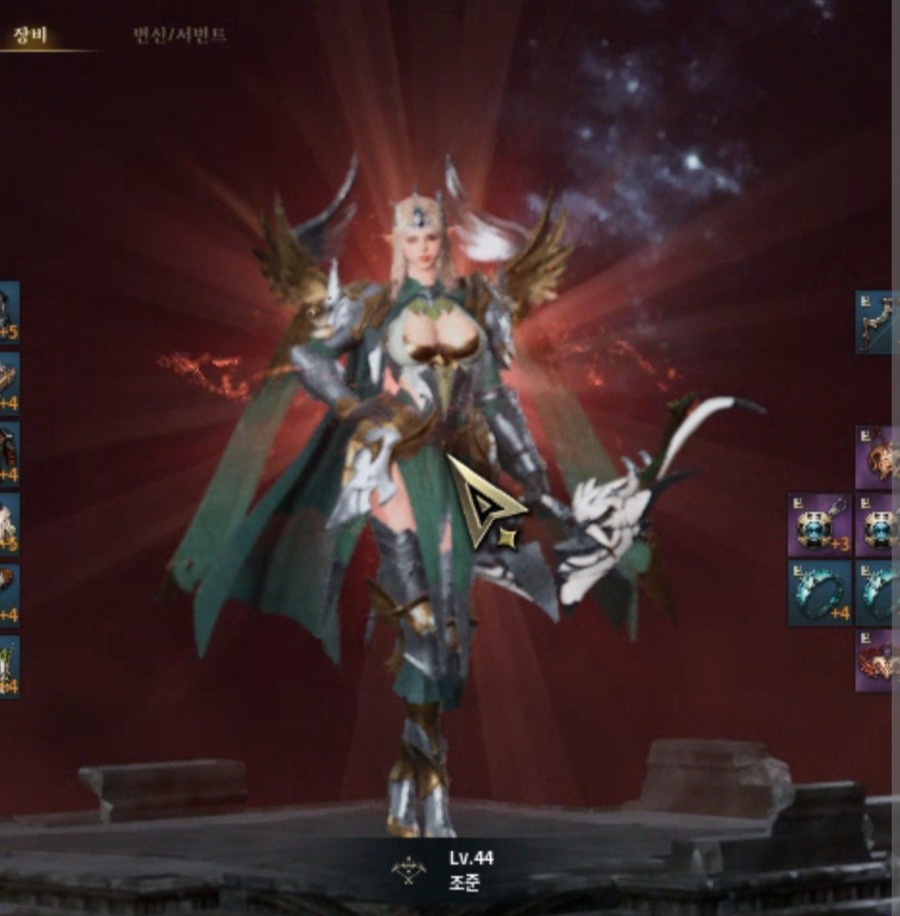The image size is (900, 916).
Task: Select the red bracelet accessory slot
Action: coord(878,660)
